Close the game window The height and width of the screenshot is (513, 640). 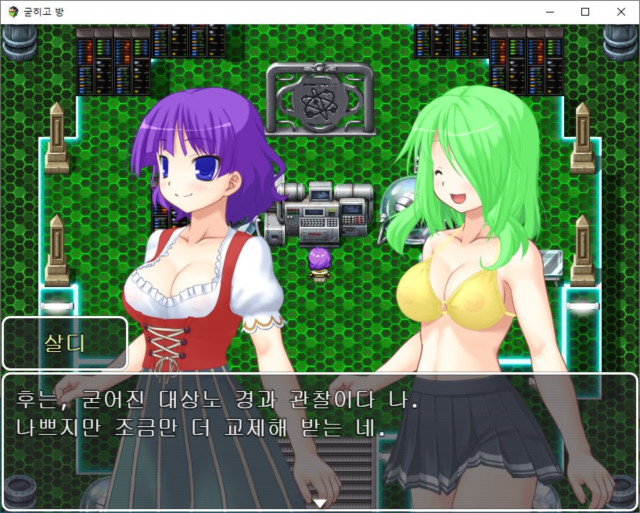point(617,12)
